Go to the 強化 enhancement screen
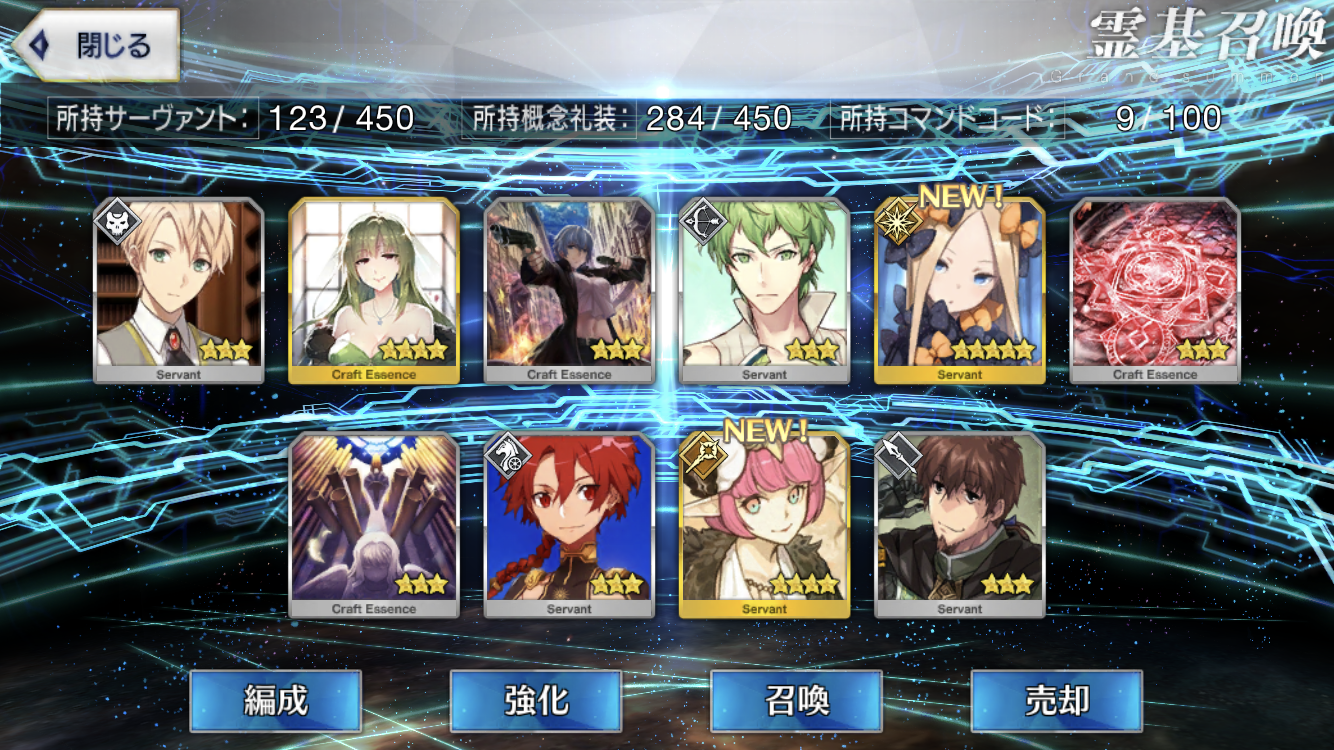The width and height of the screenshot is (1334, 750). click(536, 701)
